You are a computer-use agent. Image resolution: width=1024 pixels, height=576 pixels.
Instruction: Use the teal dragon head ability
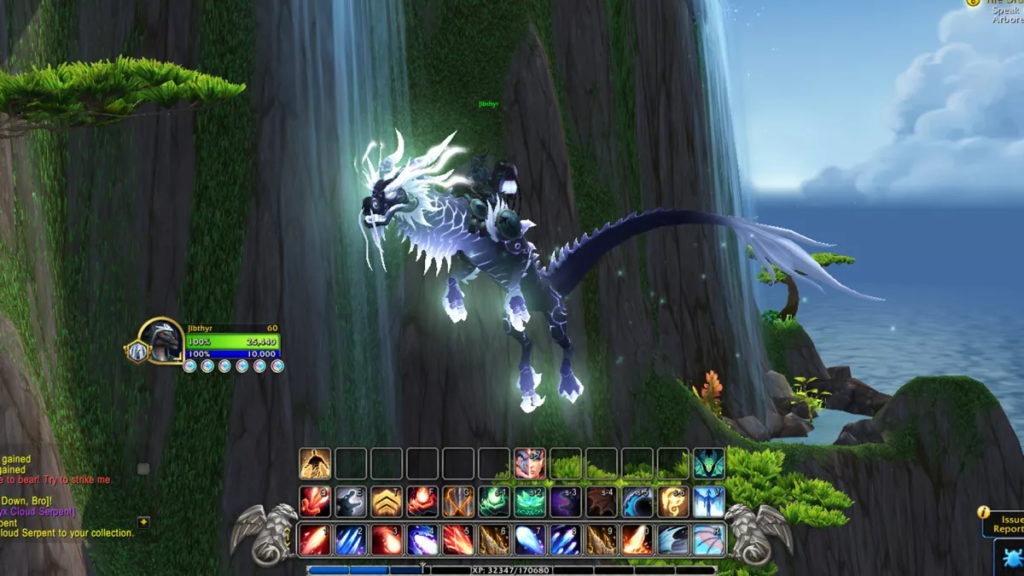[x=709, y=463]
